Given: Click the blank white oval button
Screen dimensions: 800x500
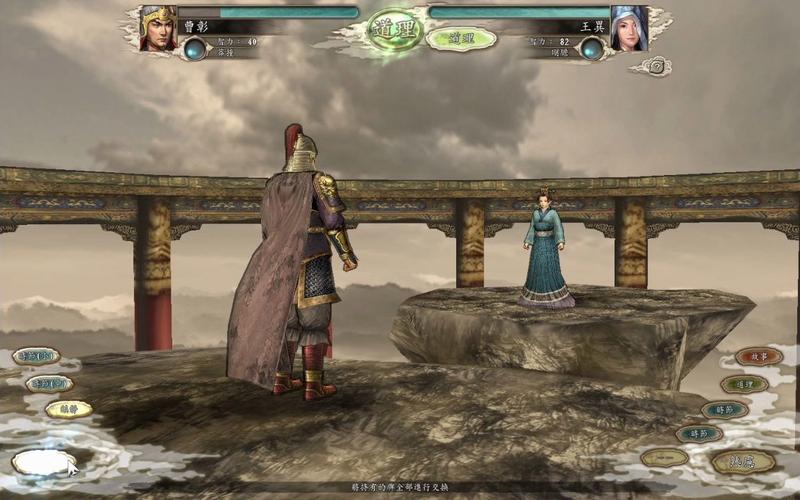Looking at the screenshot, I should click(43, 462).
